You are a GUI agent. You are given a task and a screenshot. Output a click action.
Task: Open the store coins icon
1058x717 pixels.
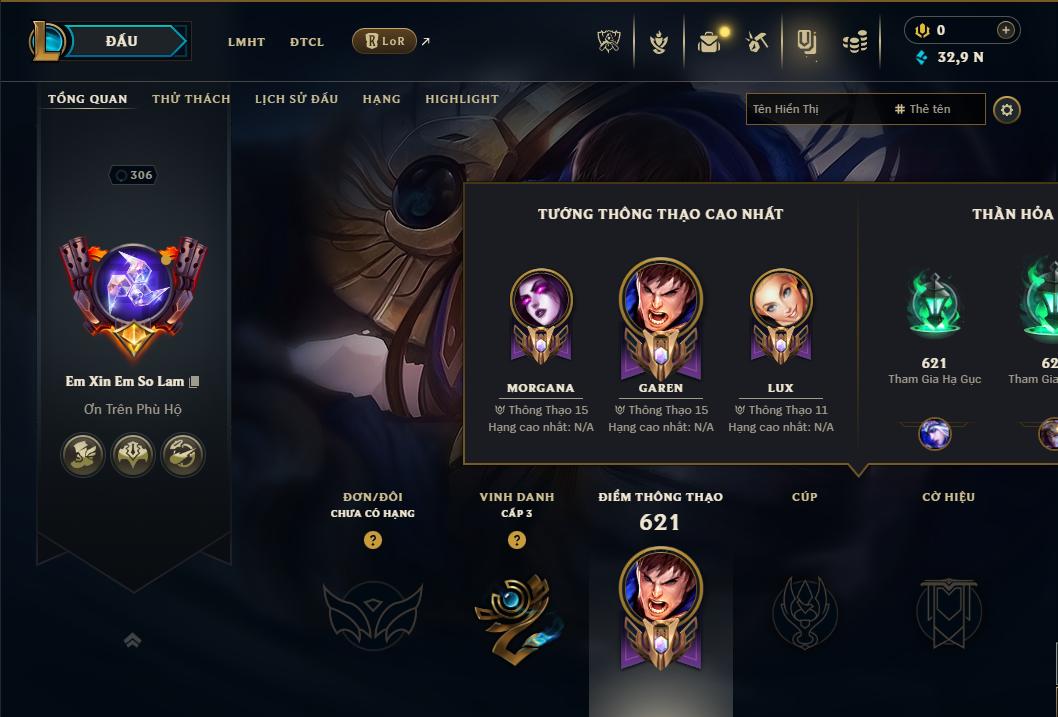[854, 41]
